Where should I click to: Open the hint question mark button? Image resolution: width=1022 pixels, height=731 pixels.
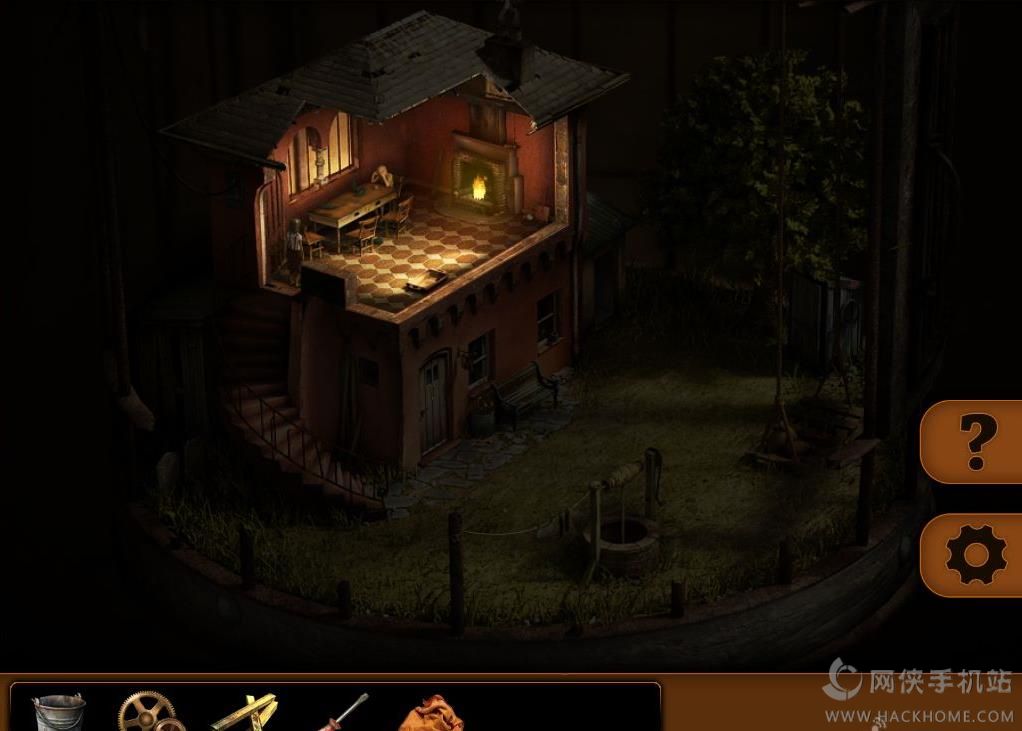coord(972,440)
